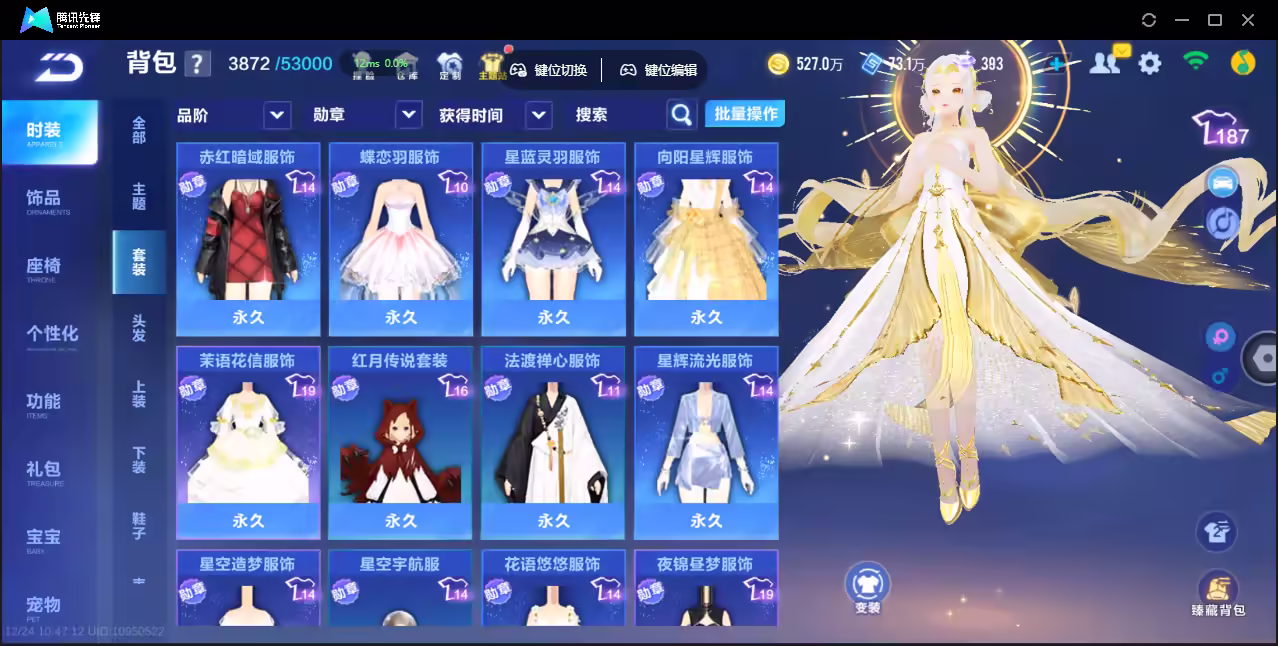Click the 变装 round button

click(867, 587)
